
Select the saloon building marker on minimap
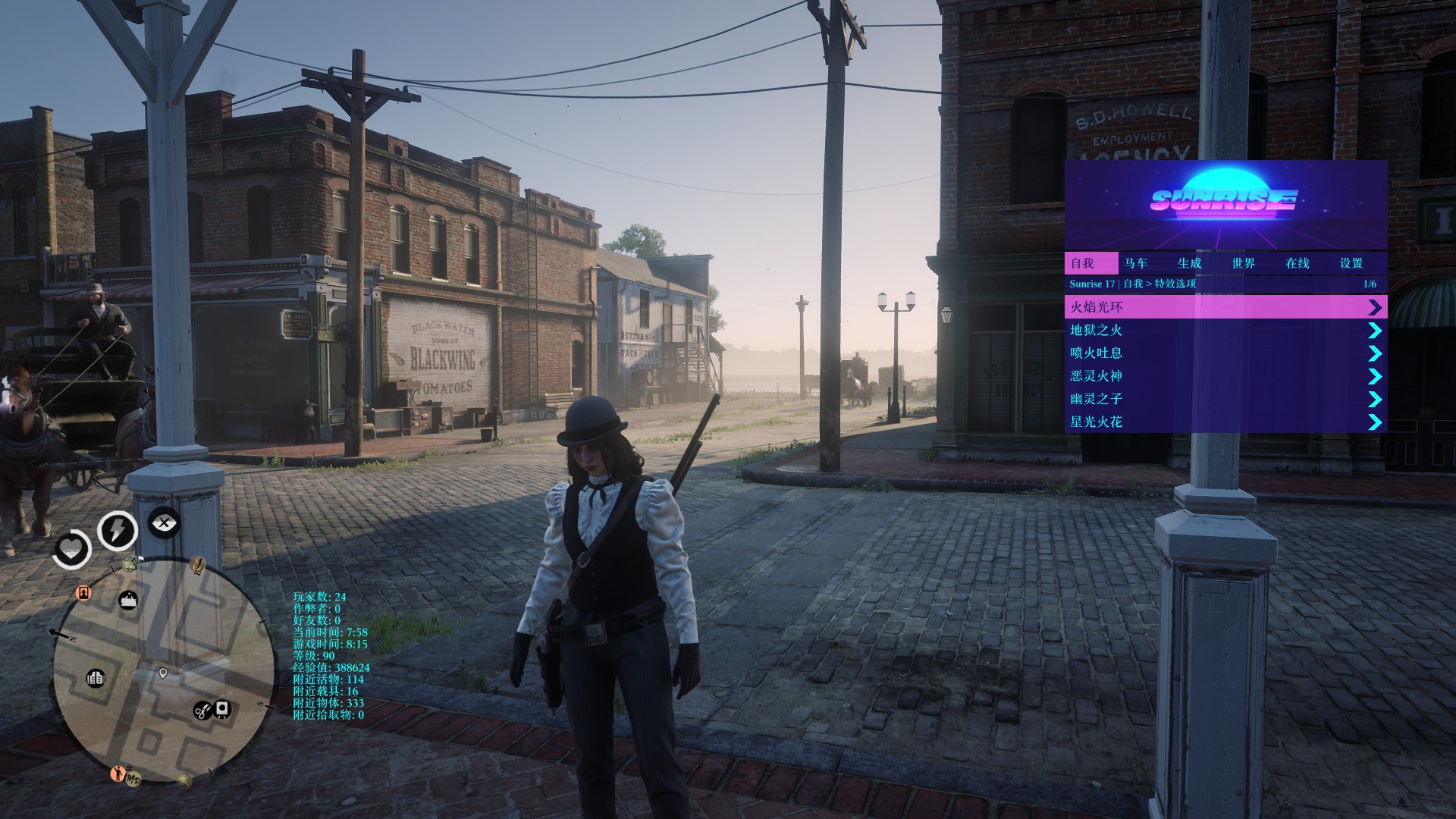point(96,678)
